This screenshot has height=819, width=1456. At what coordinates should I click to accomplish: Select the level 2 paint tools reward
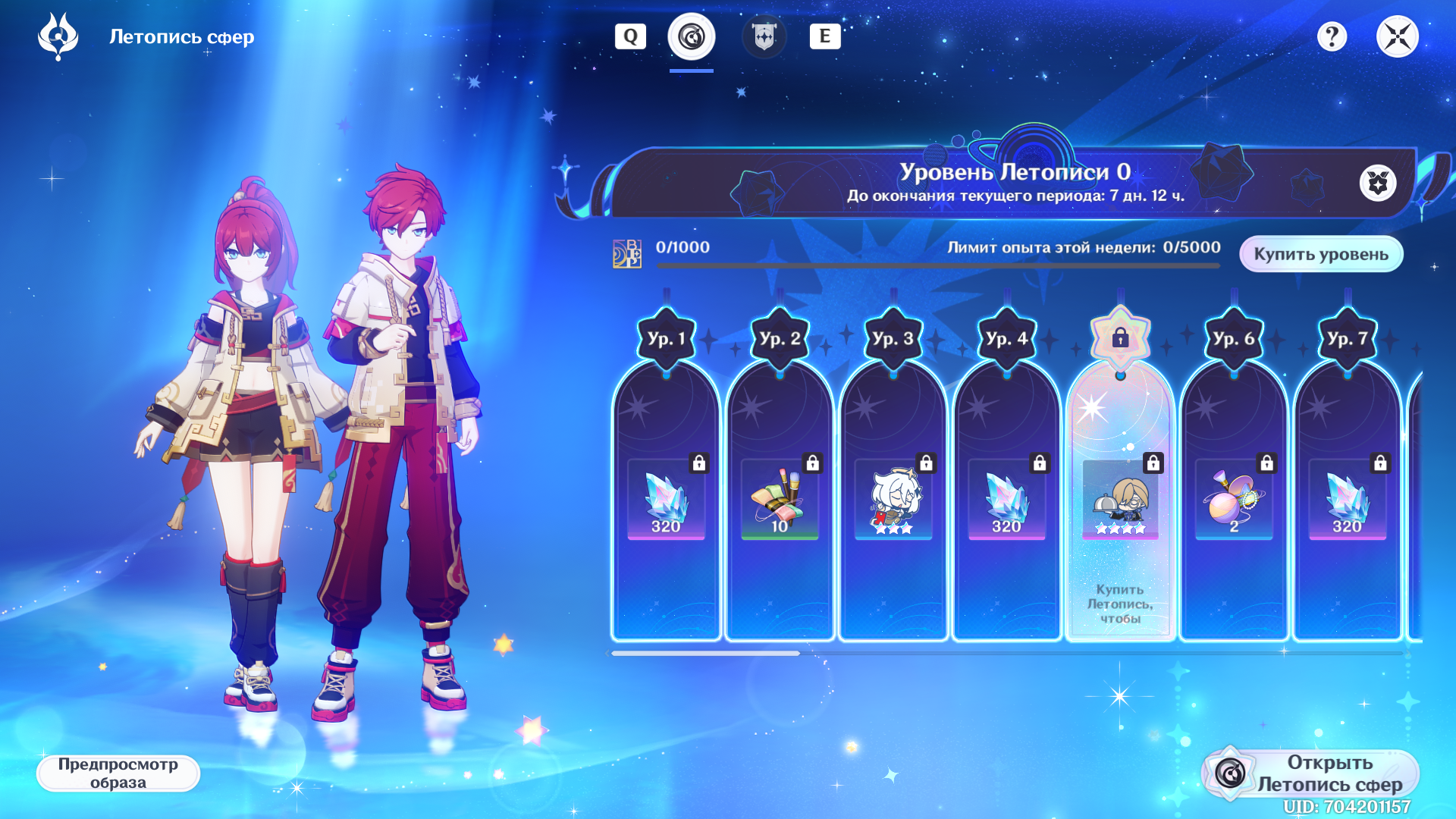click(780, 500)
